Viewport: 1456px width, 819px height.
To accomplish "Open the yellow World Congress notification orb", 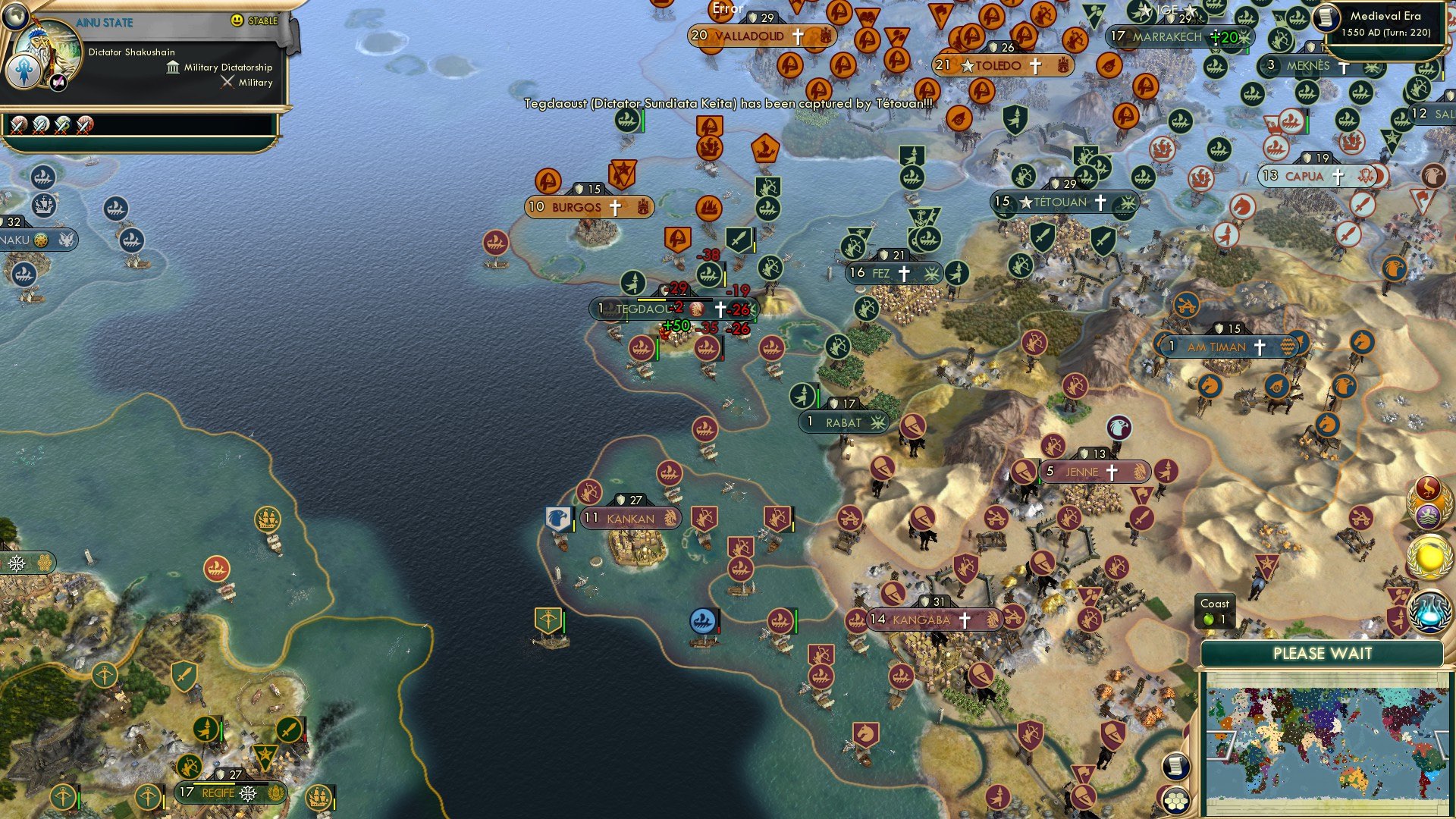I will point(1430,557).
